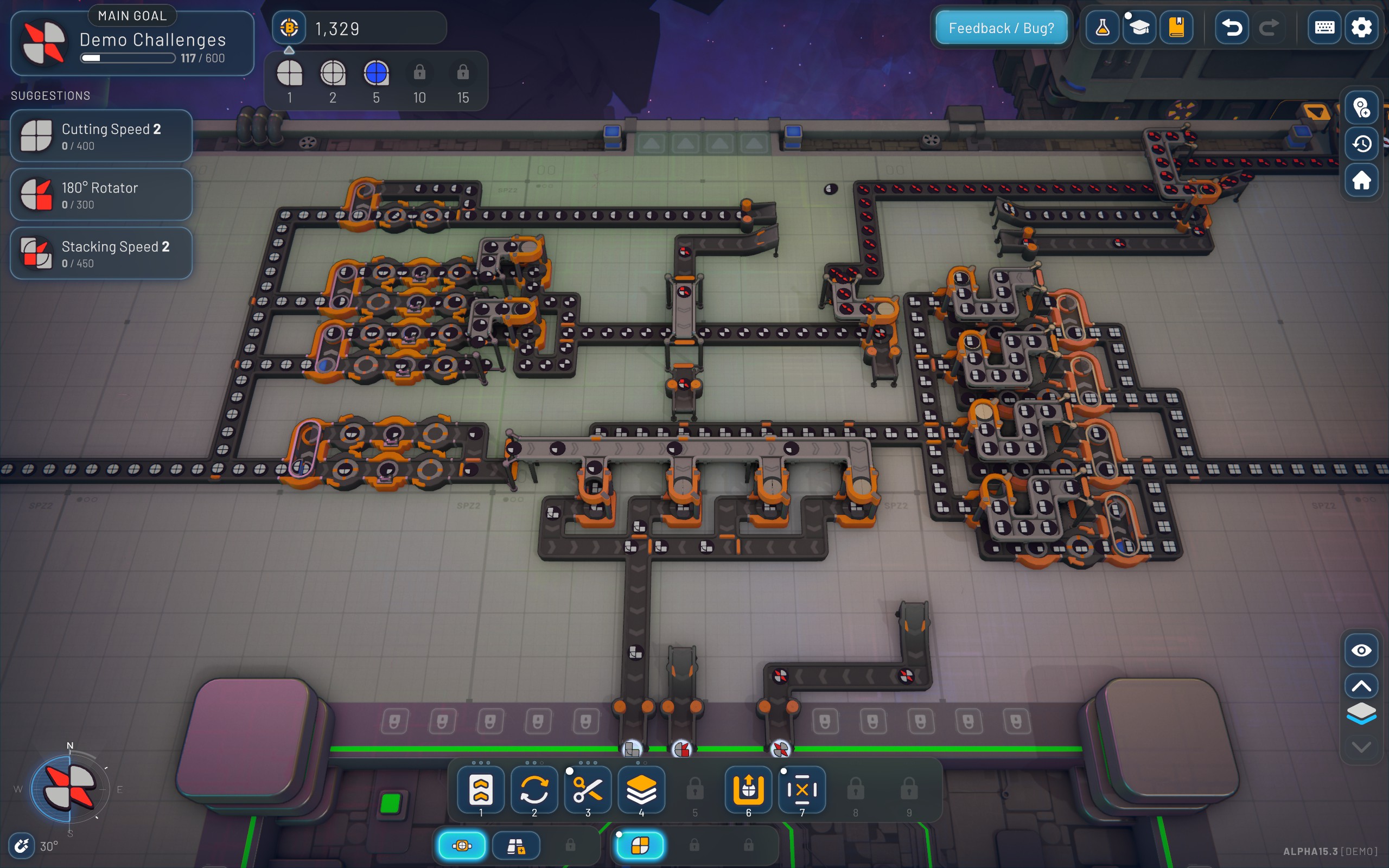Pick the cutter scissors tool
This screenshot has width=1389, height=868.
tap(588, 790)
